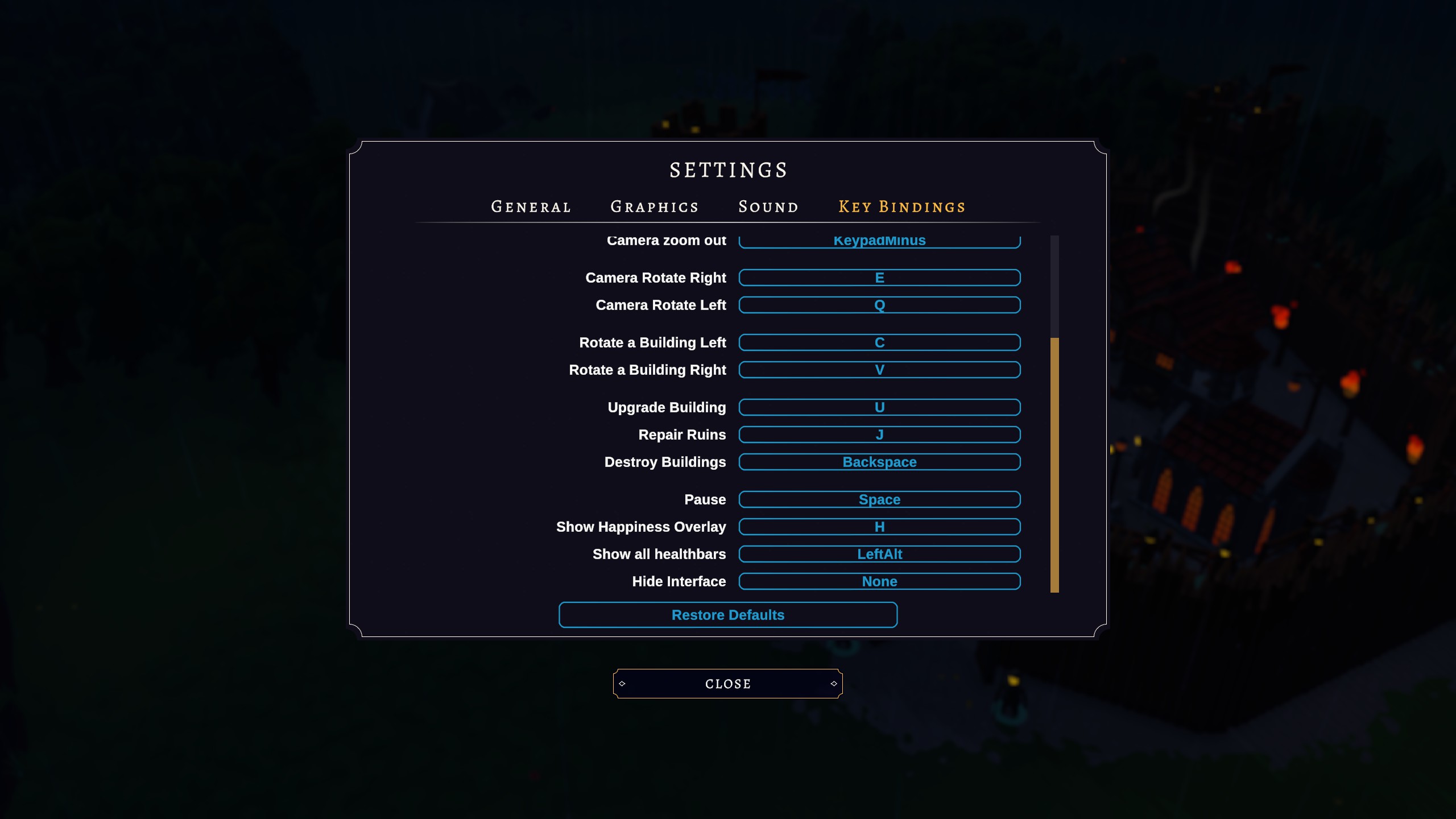Rebind Camera Rotate Right key E

tap(879, 278)
